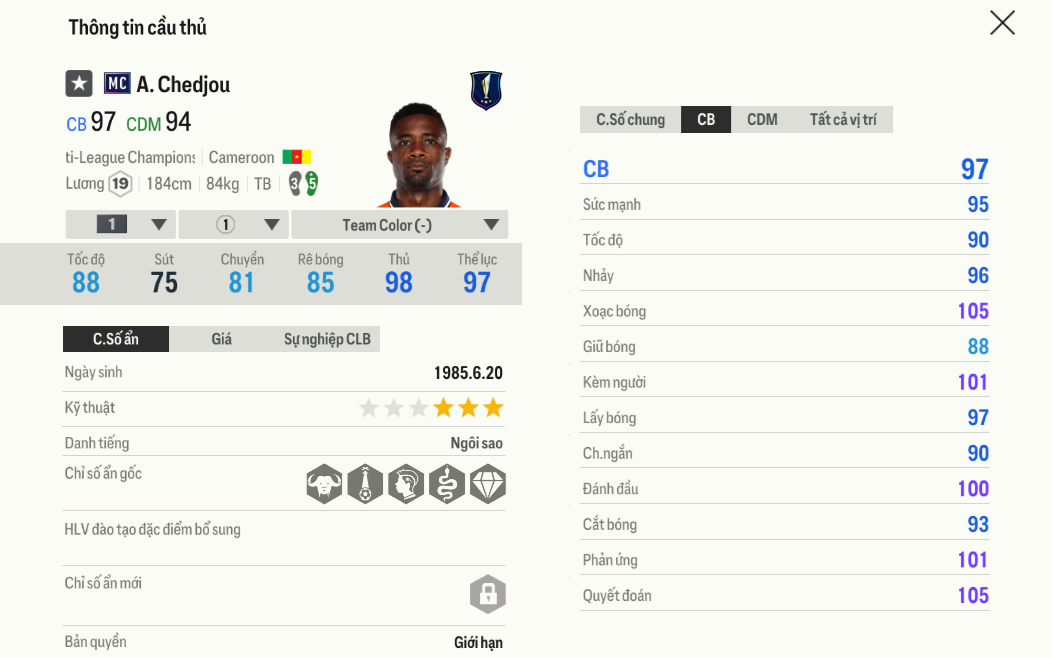The image size is (1052, 658).
Task: Click the locked new hidden trait slot
Action: (x=488, y=594)
